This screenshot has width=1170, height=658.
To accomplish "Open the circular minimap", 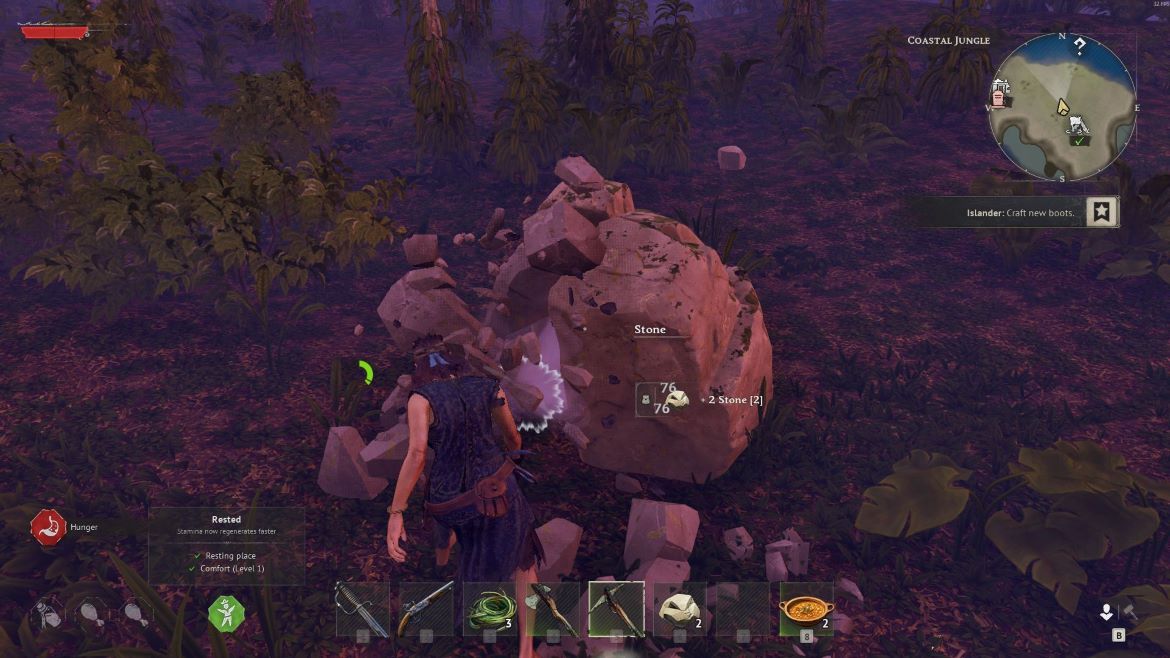I will tap(1062, 108).
